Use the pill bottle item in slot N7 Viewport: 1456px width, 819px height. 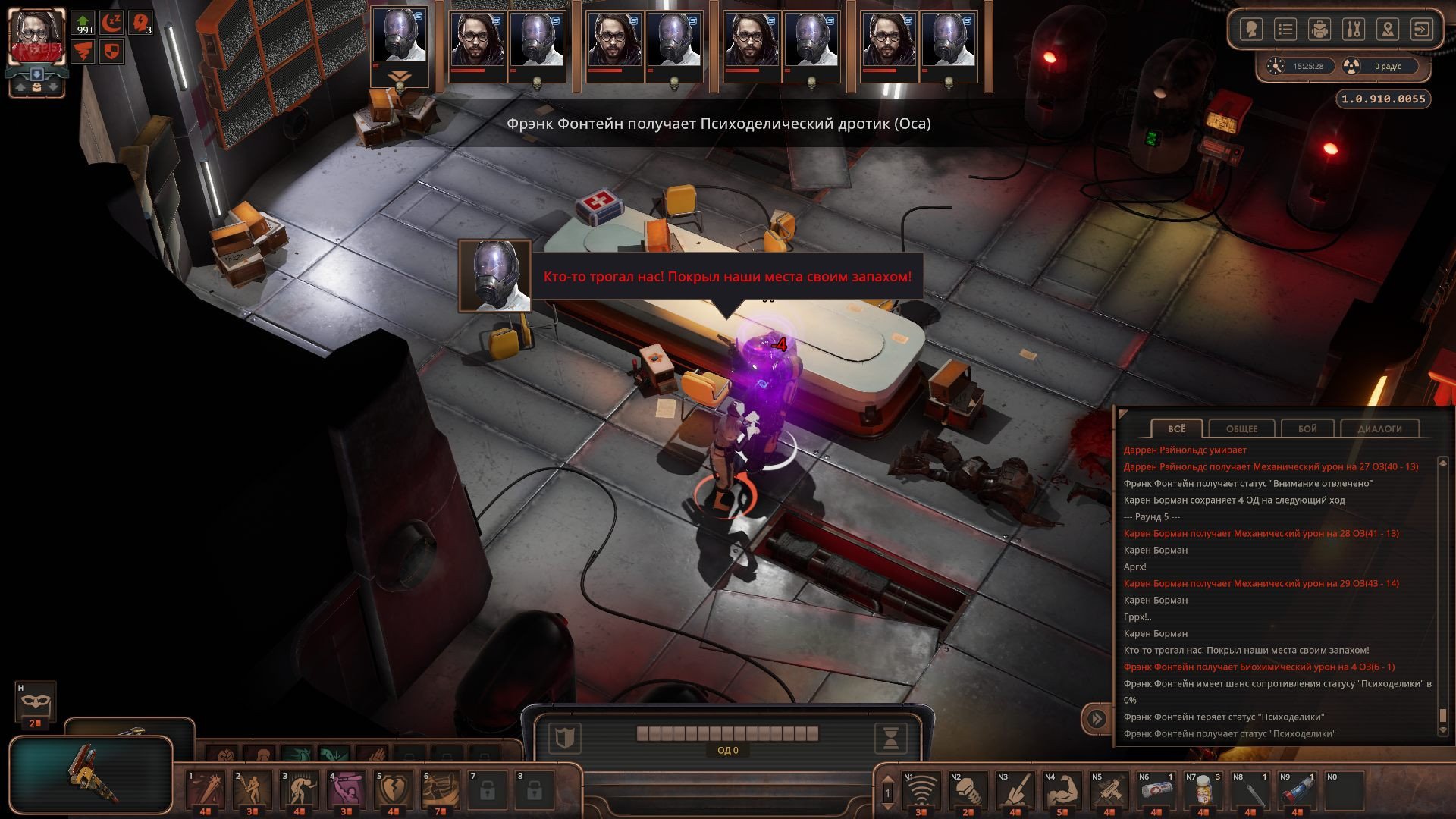(x=1203, y=790)
